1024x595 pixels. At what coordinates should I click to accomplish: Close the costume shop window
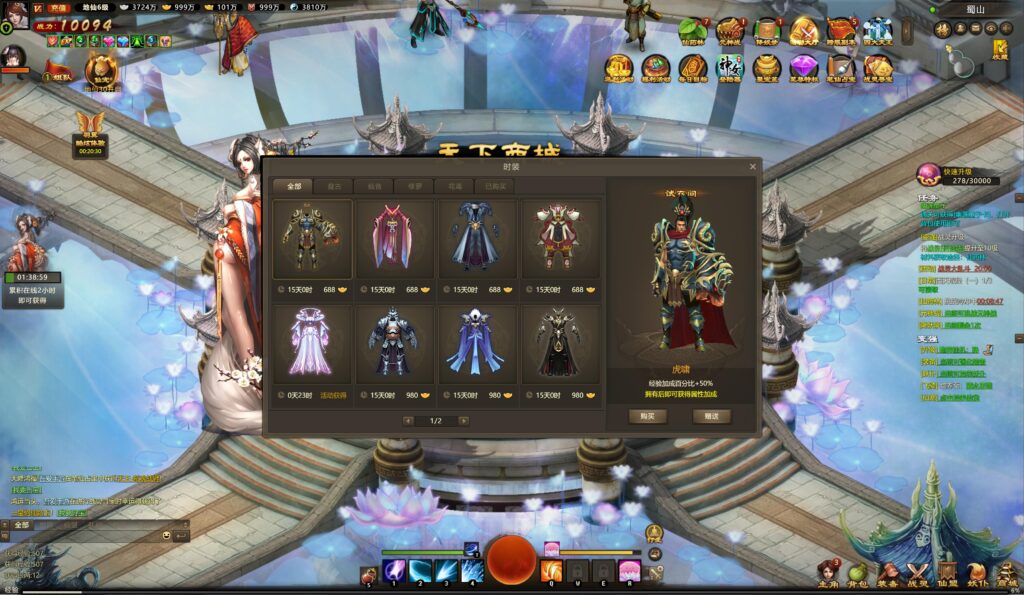[x=752, y=167]
